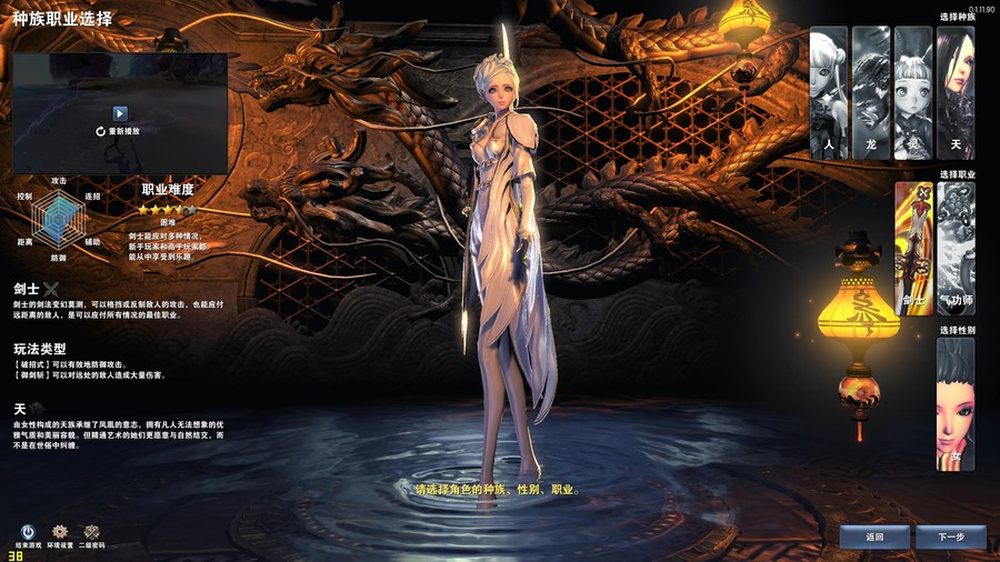Viewport: 1000px width, 562px height.
Task: Open the 二级密码 secondary password option
Action: pyautogui.click(x=92, y=534)
